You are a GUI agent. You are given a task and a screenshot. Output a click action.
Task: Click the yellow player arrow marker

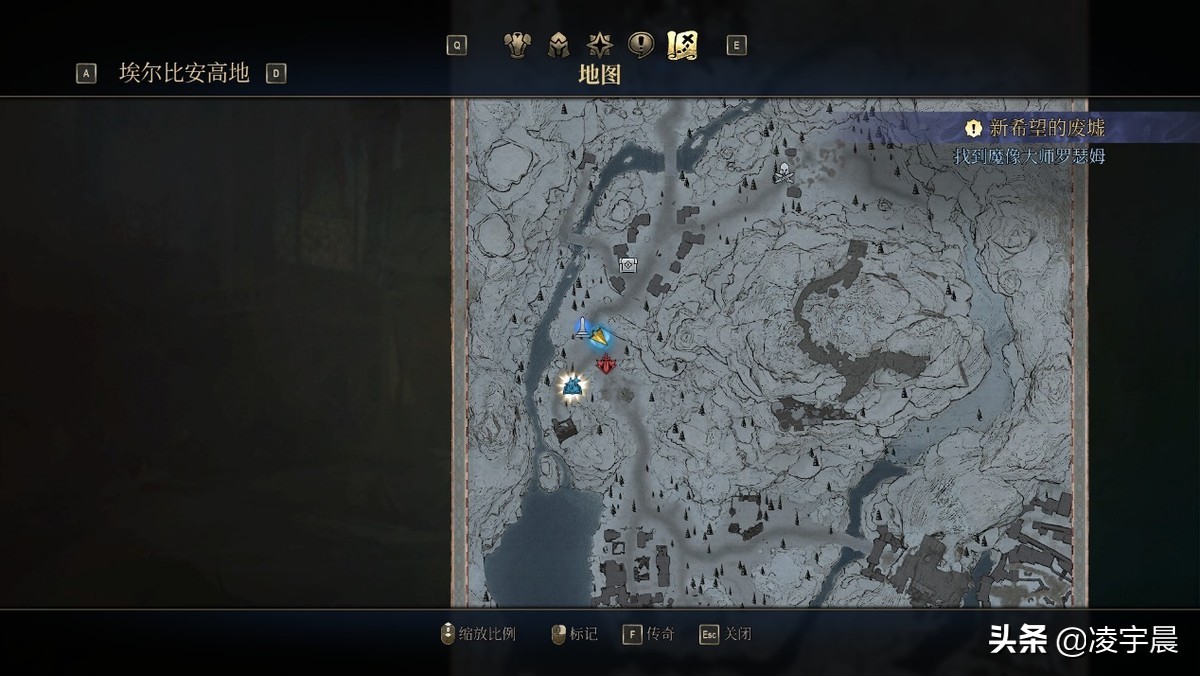[x=600, y=338]
